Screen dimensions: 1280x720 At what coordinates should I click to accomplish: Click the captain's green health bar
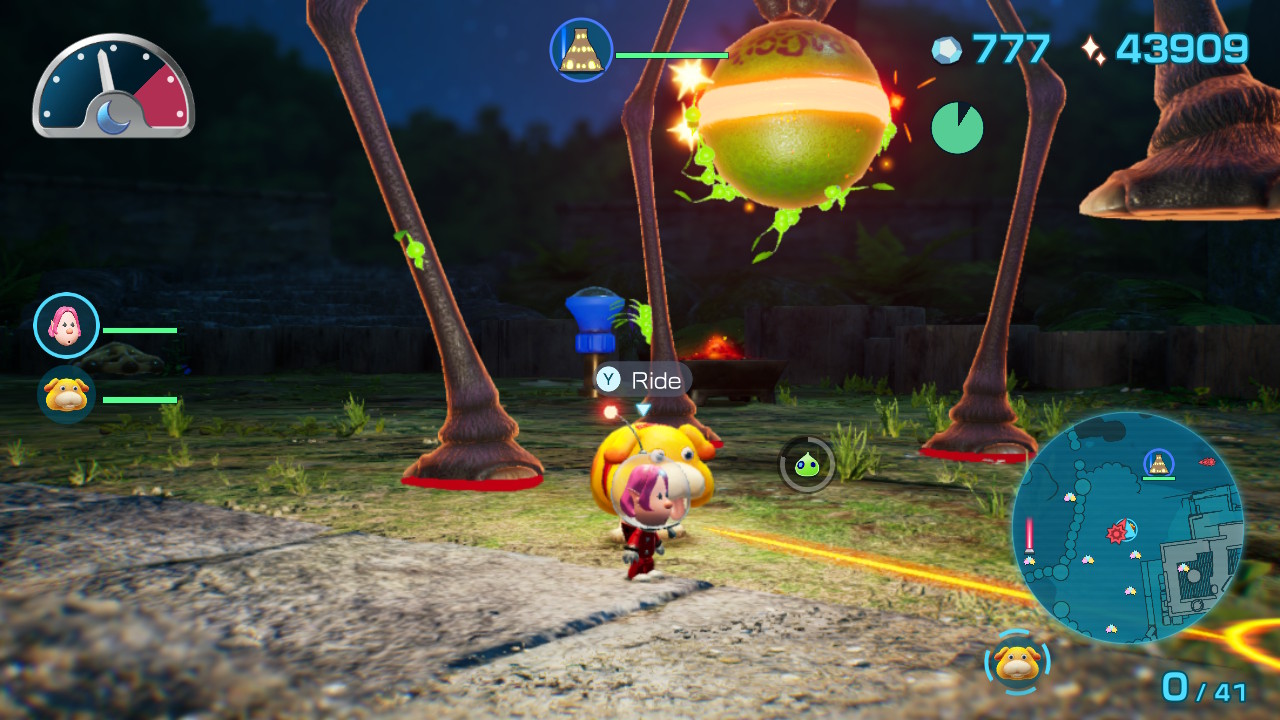(140, 330)
